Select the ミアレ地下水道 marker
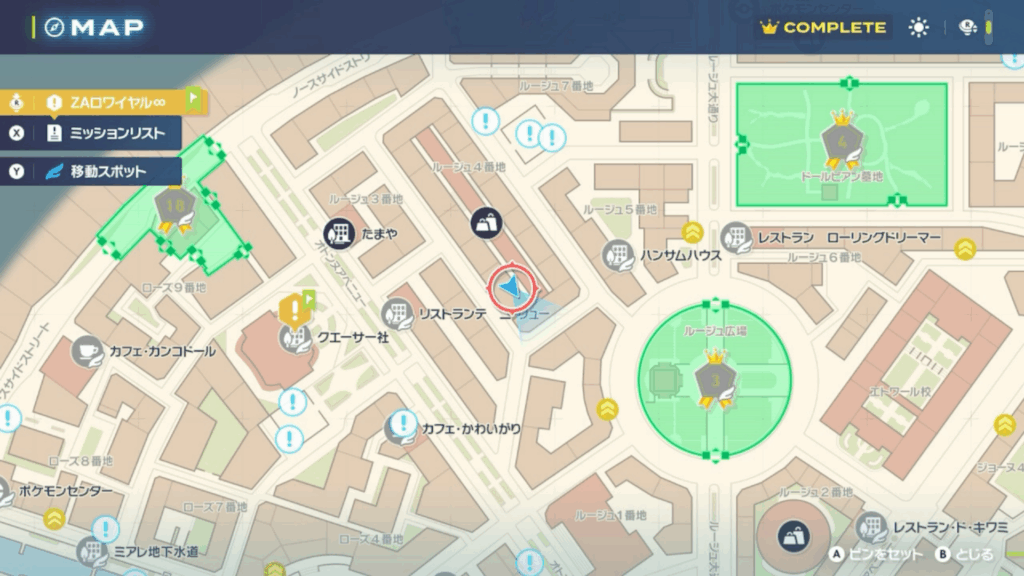 click(x=93, y=551)
